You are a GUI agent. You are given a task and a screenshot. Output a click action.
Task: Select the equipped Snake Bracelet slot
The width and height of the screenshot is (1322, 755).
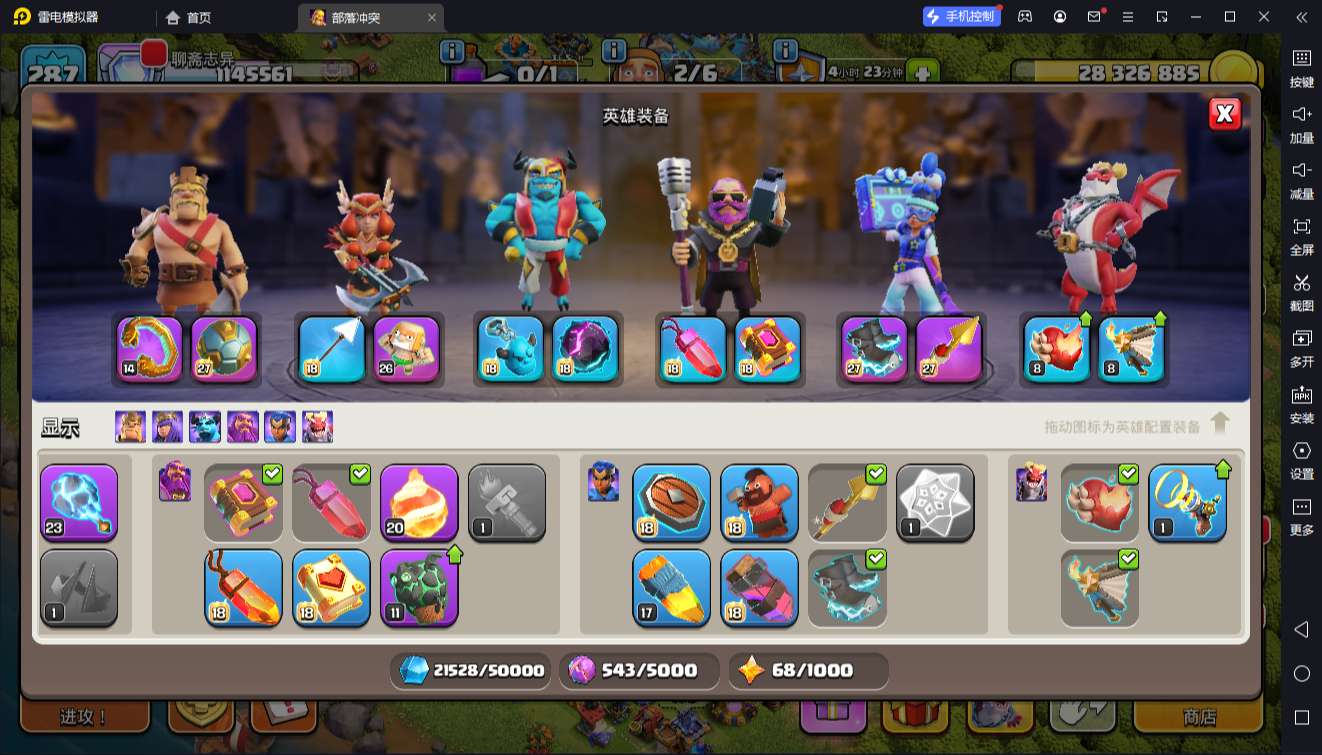click(150, 349)
